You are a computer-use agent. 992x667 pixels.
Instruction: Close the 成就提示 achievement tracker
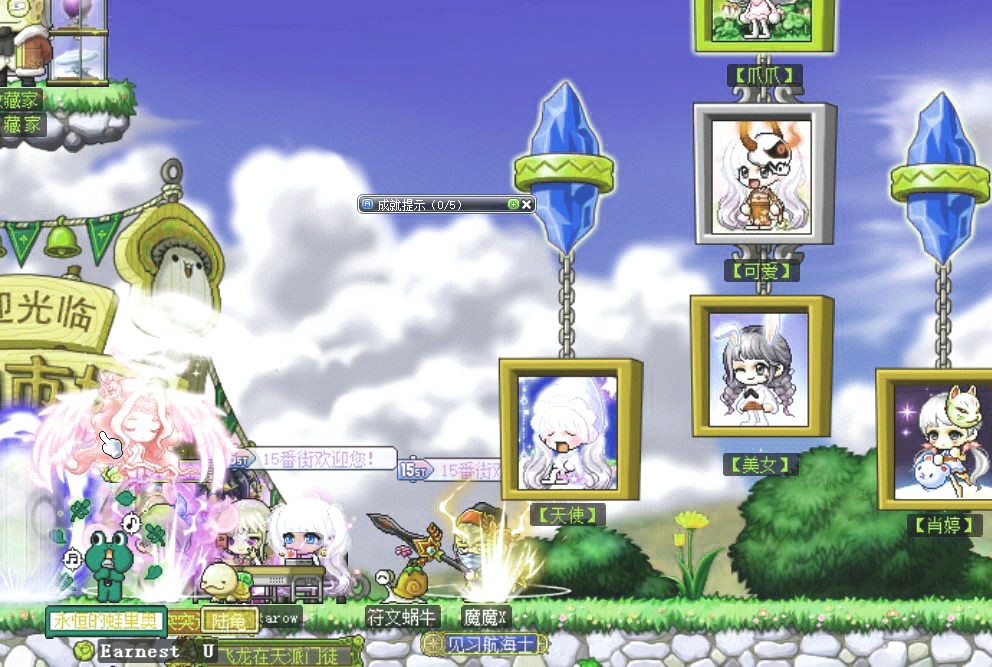pyautogui.click(x=527, y=204)
